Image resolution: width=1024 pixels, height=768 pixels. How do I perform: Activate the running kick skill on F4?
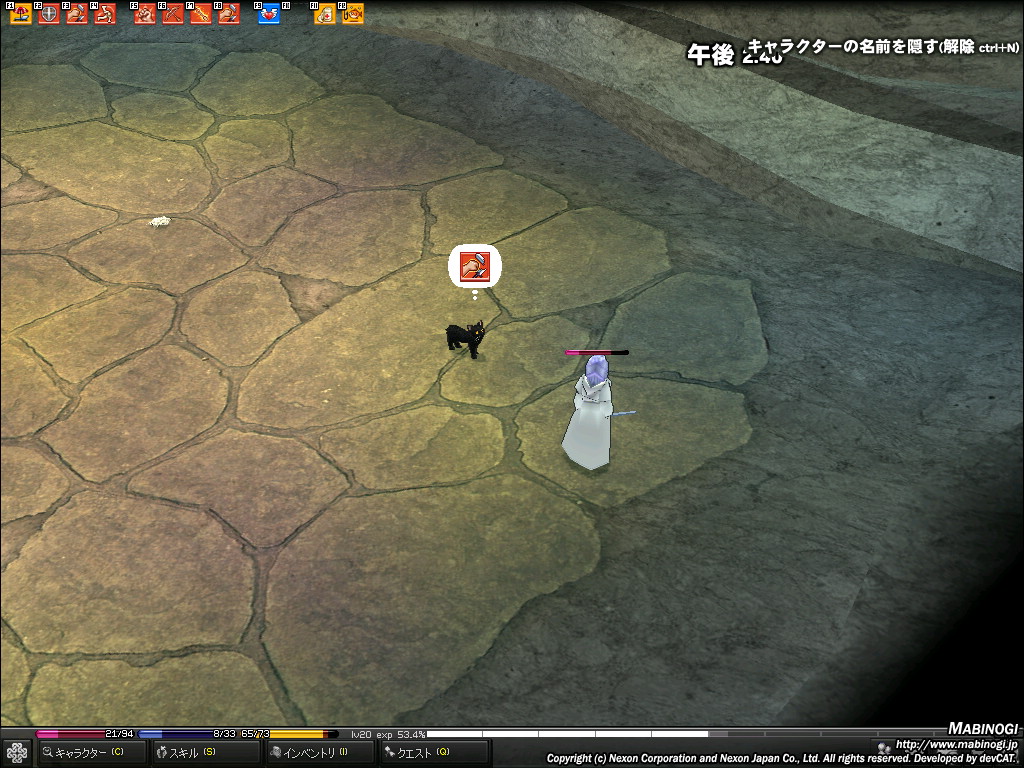pyautogui.click(x=105, y=14)
